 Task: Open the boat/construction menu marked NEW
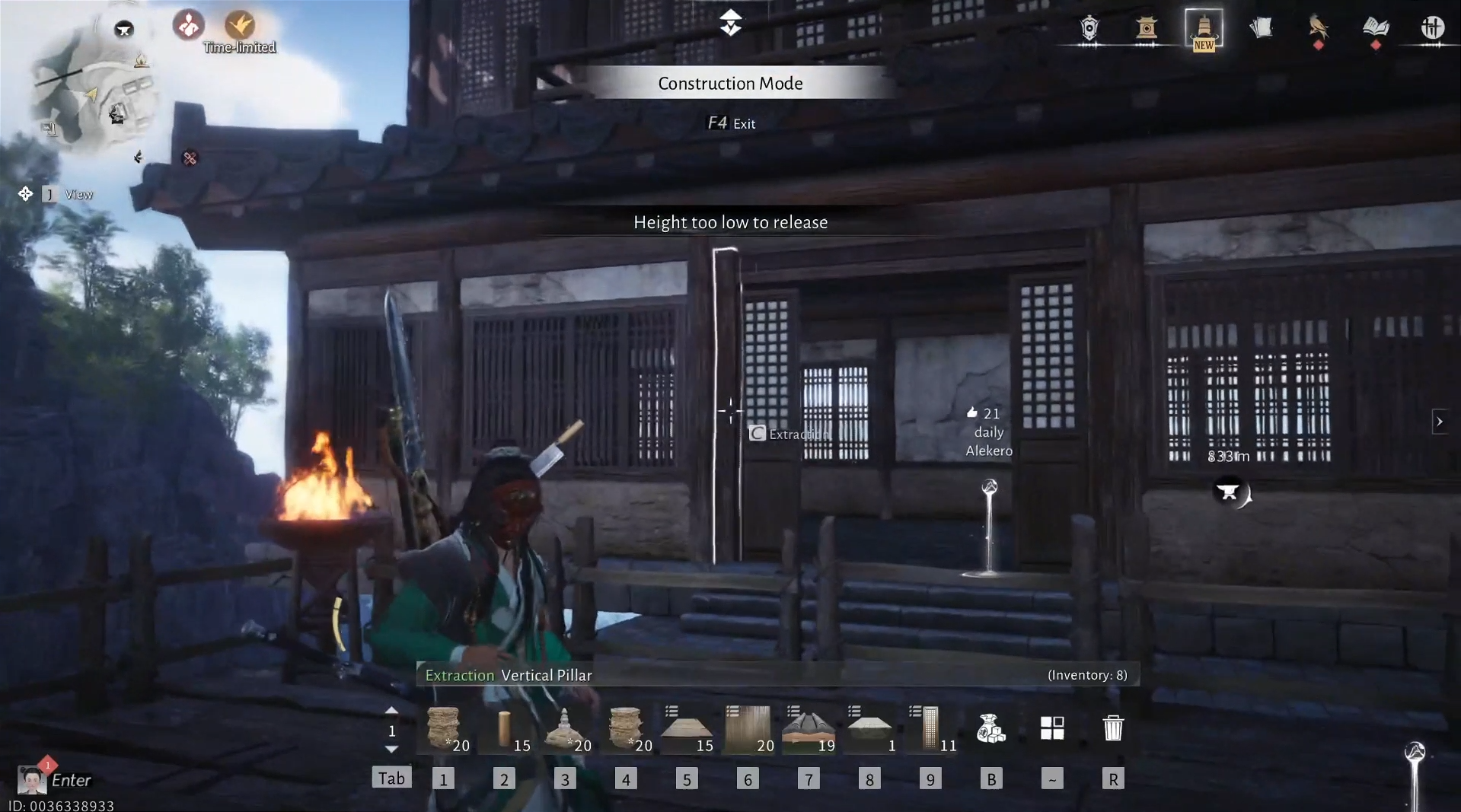coord(1204,30)
